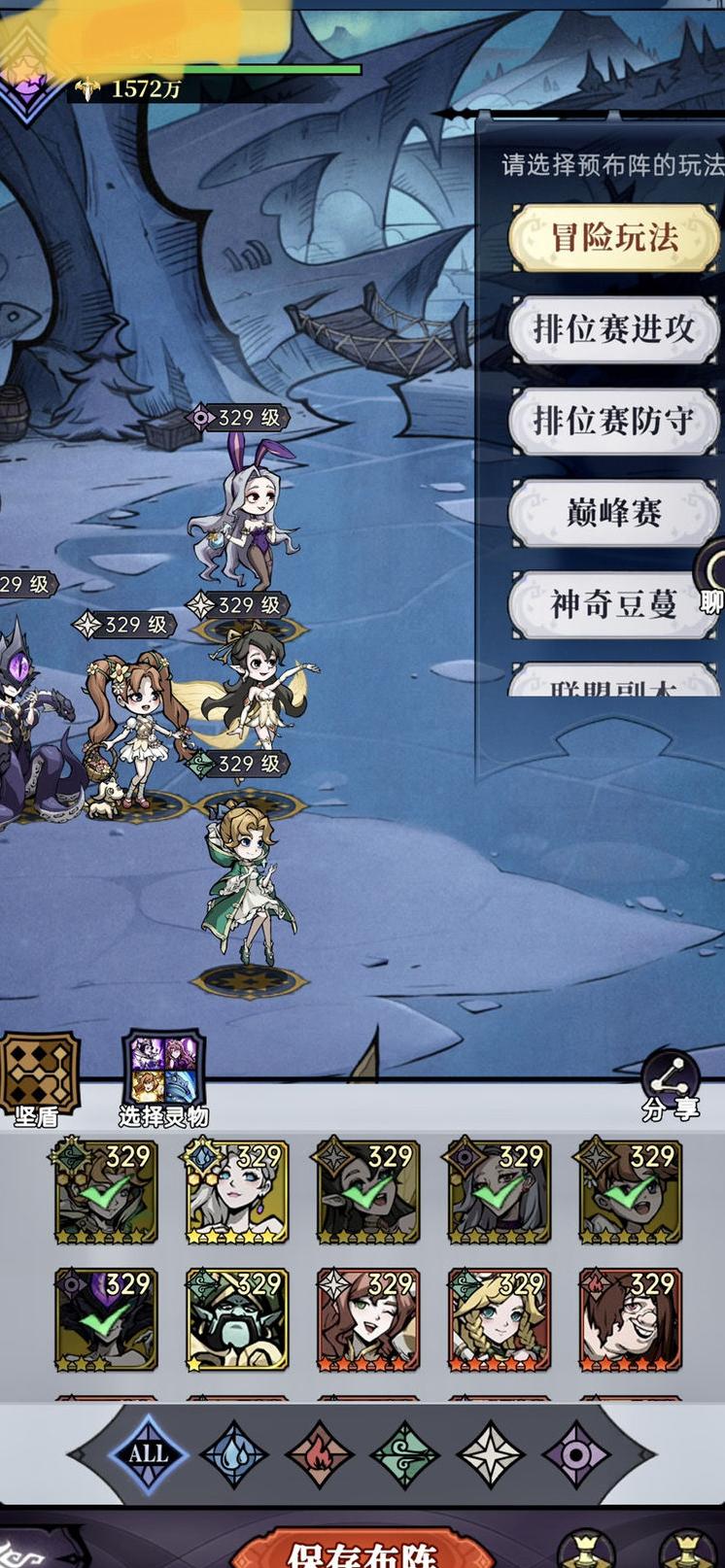Image resolution: width=725 pixels, height=1568 pixels.
Task: Filter heroes by the purple eye faction
Action: pos(574,1455)
